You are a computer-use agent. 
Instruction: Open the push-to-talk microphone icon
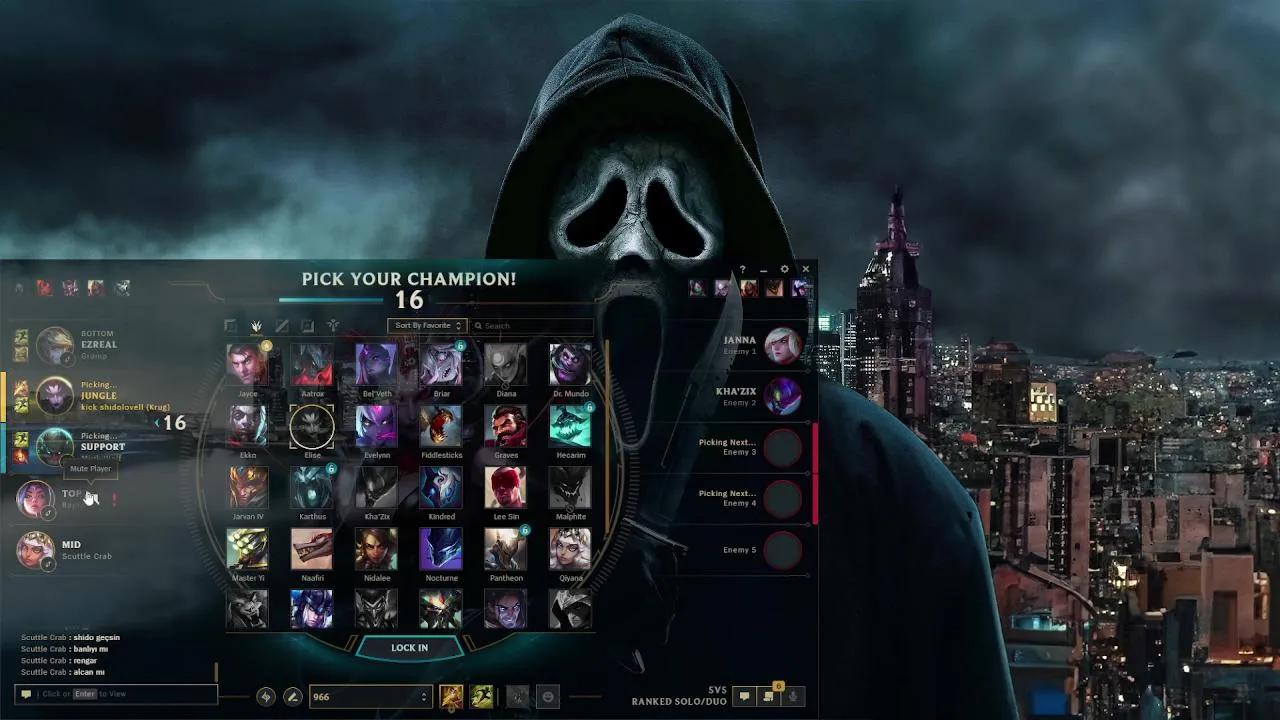click(792, 696)
